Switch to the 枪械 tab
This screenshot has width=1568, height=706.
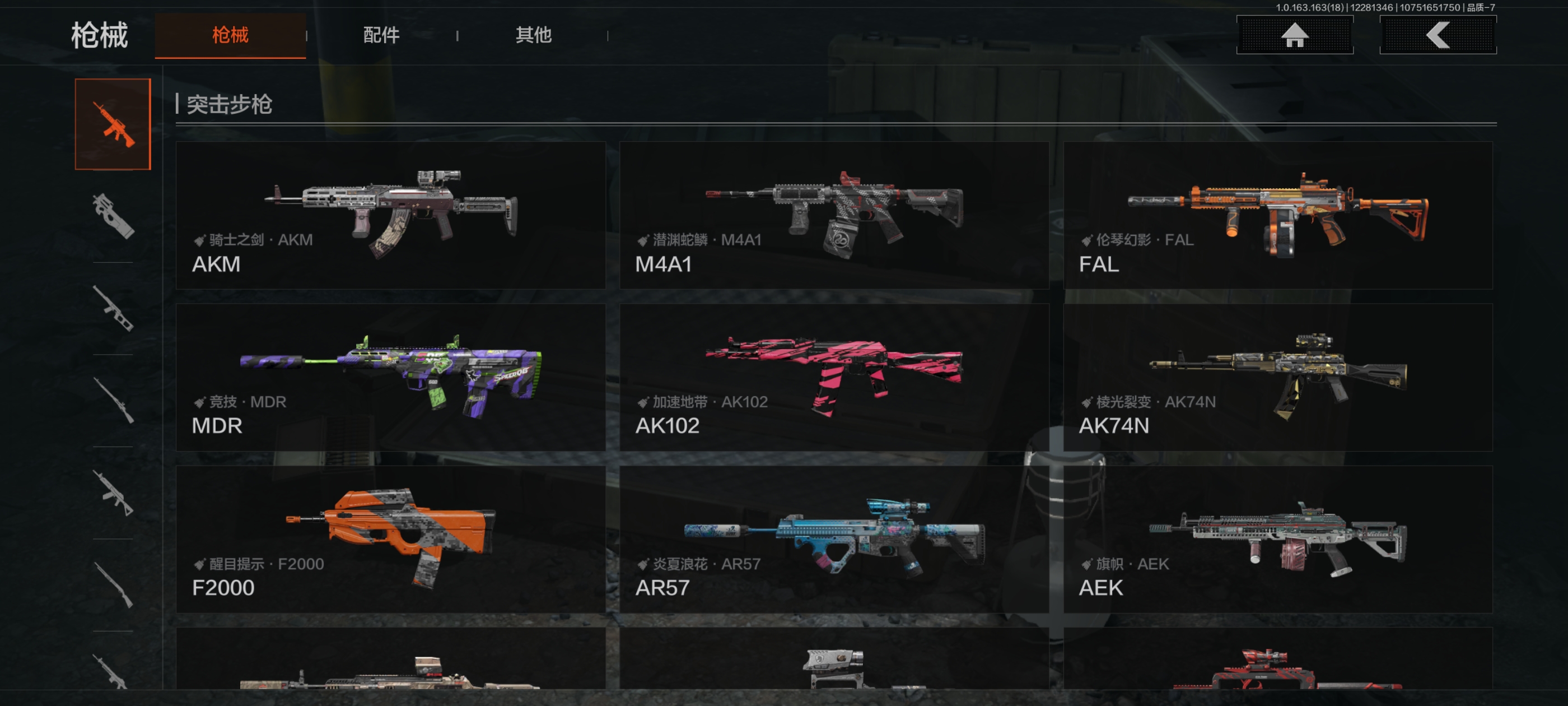pyautogui.click(x=230, y=35)
